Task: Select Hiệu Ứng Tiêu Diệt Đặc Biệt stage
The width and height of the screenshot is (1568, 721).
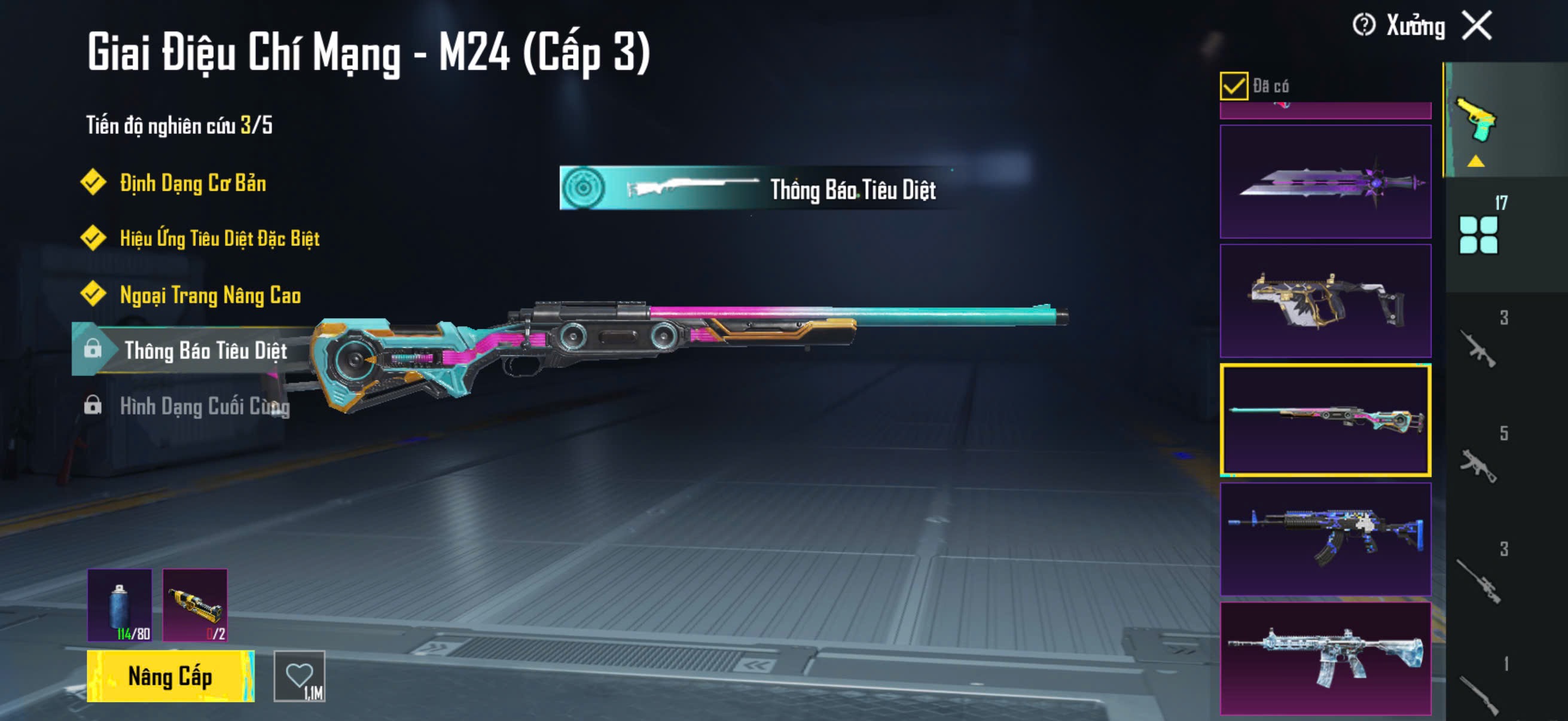Action: [x=219, y=239]
